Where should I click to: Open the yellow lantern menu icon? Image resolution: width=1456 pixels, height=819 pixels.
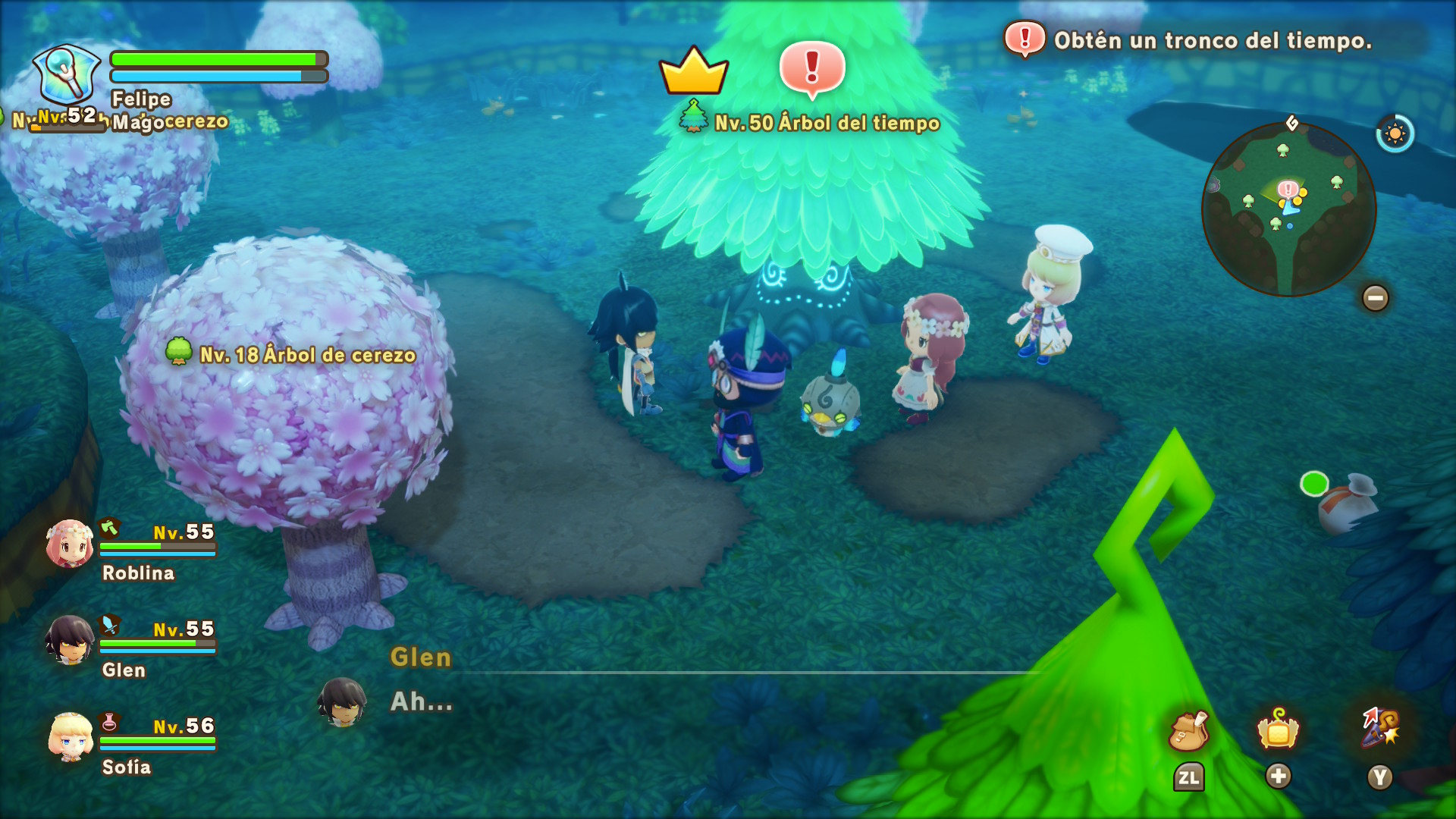point(1278,730)
